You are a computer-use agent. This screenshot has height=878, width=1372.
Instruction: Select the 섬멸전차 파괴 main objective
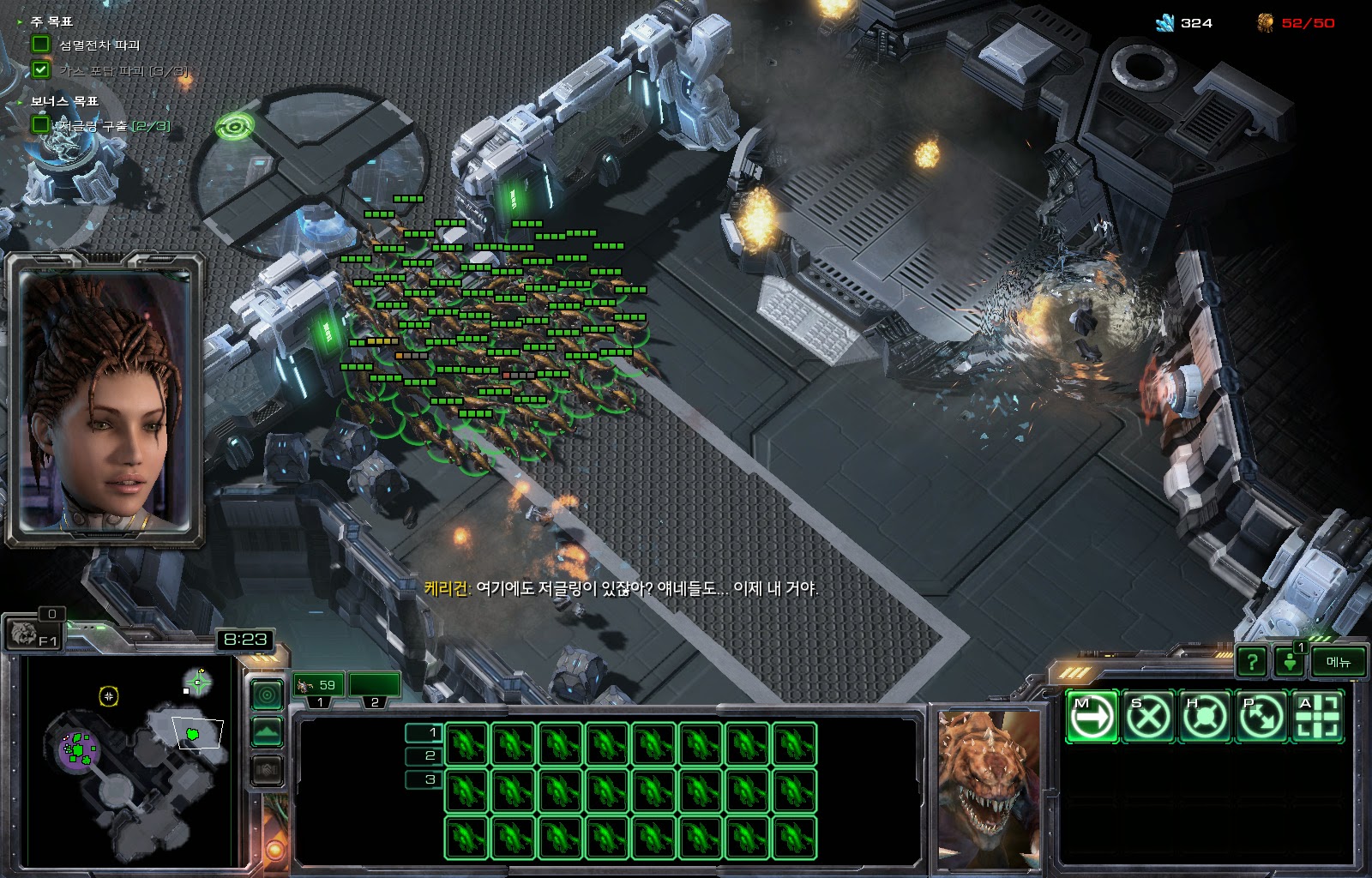(x=98, y=45)
